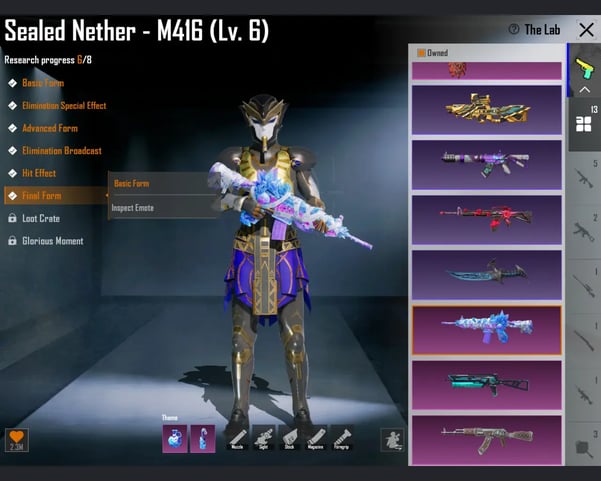Close the weapon lab screen
The width and height of the screenshot is (601, 481).
click(x=586, y=30)
